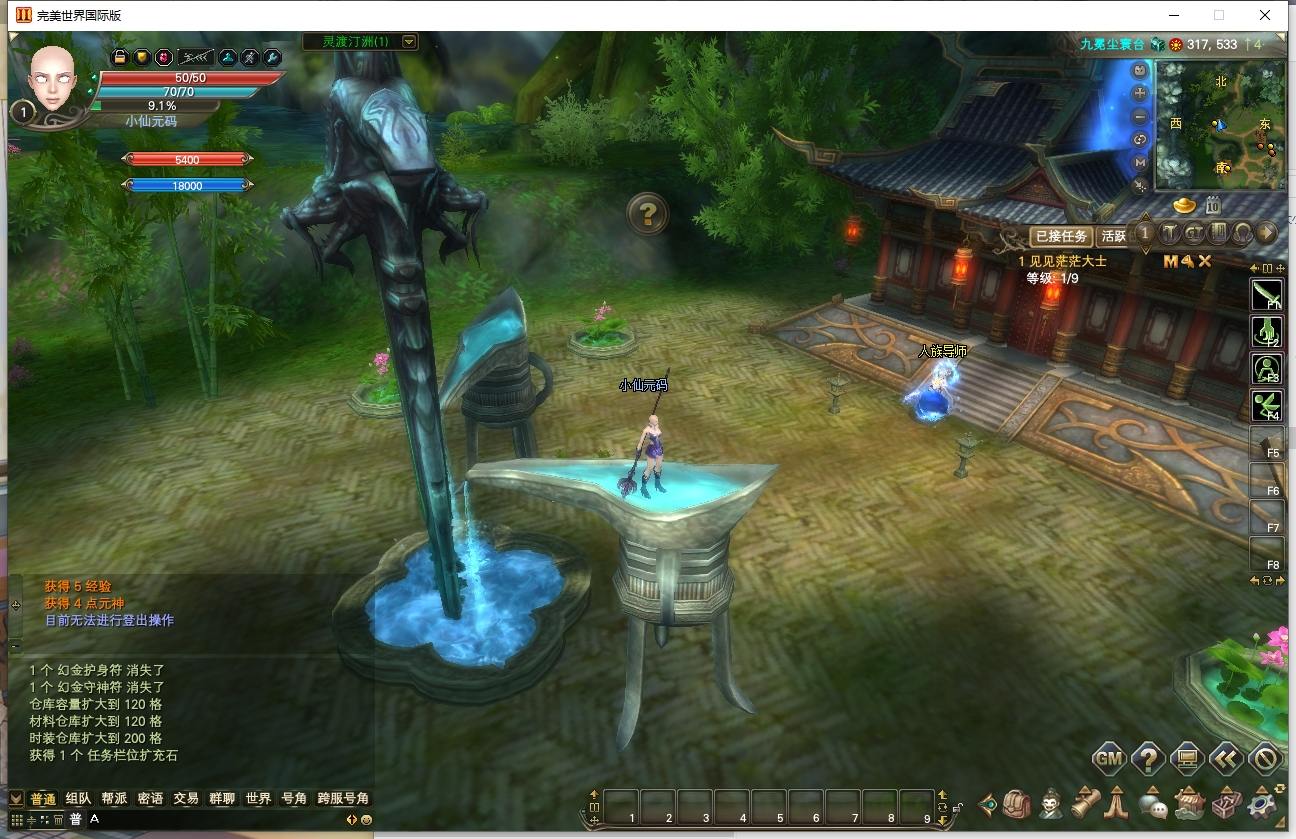
Task: Open the 灵渡汀洲 zone dropdown at top
Action: click(408, 43)
